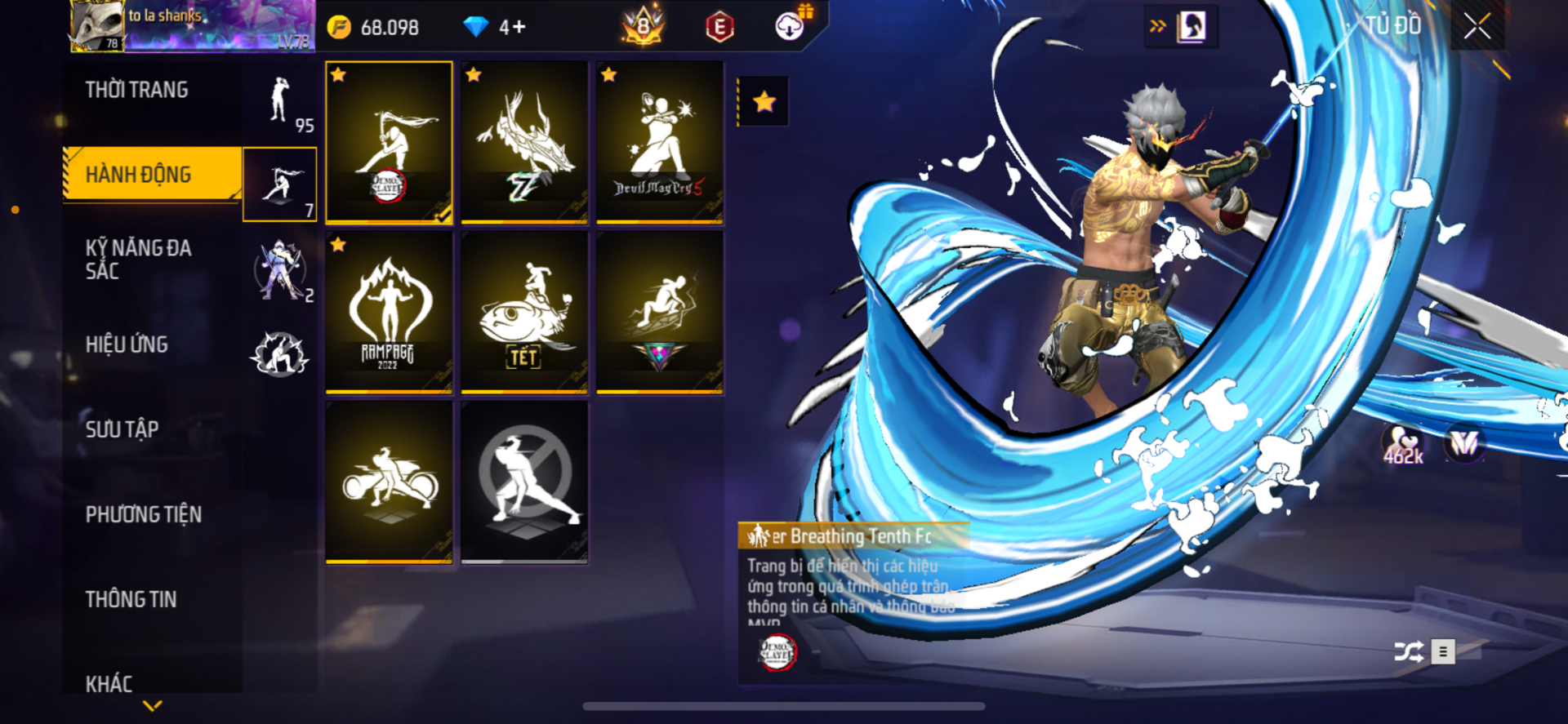Toggle the star favorites filter
Screen dimensions: 1568x724
coord(764,102)
